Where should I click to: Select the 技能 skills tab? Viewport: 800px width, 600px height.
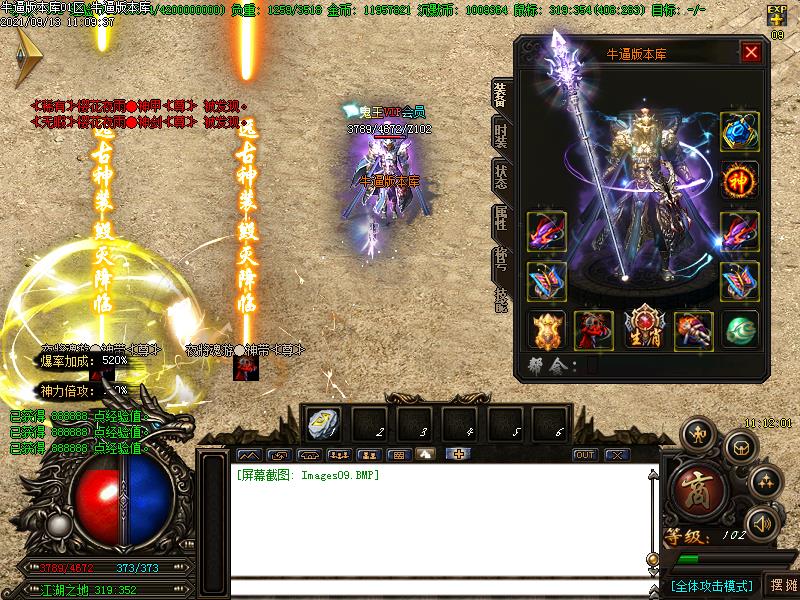tap(501, 299)
